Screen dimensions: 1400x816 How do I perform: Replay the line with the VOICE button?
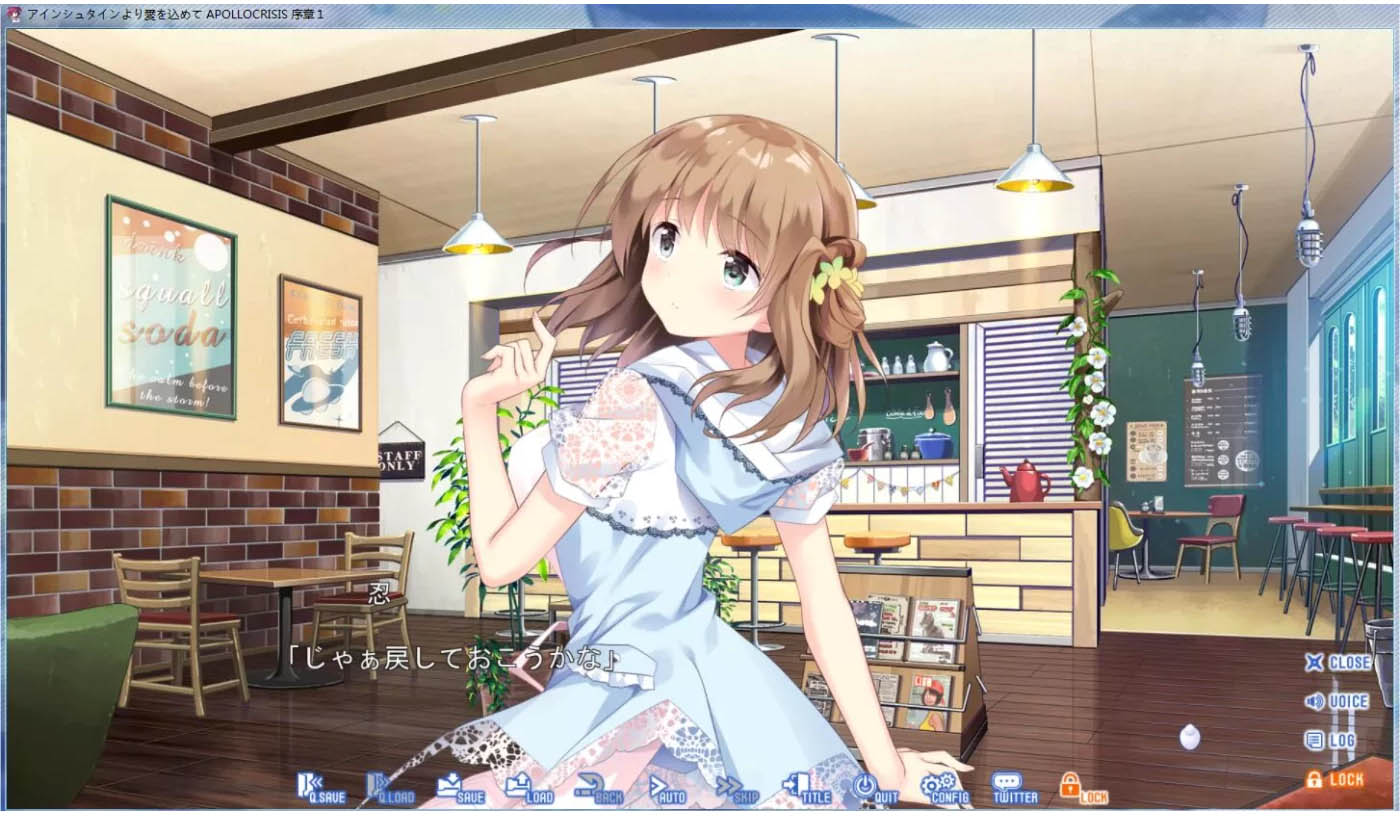point(1336,702)
